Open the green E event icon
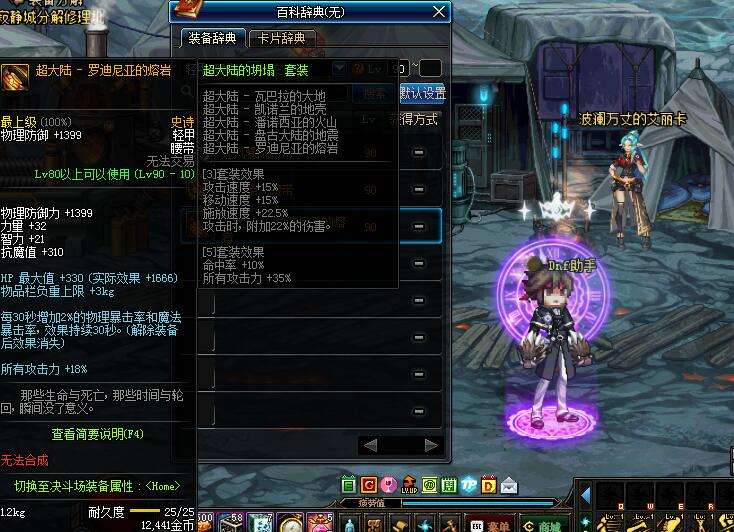Screen dimensions: 734x532 (348, 486)
